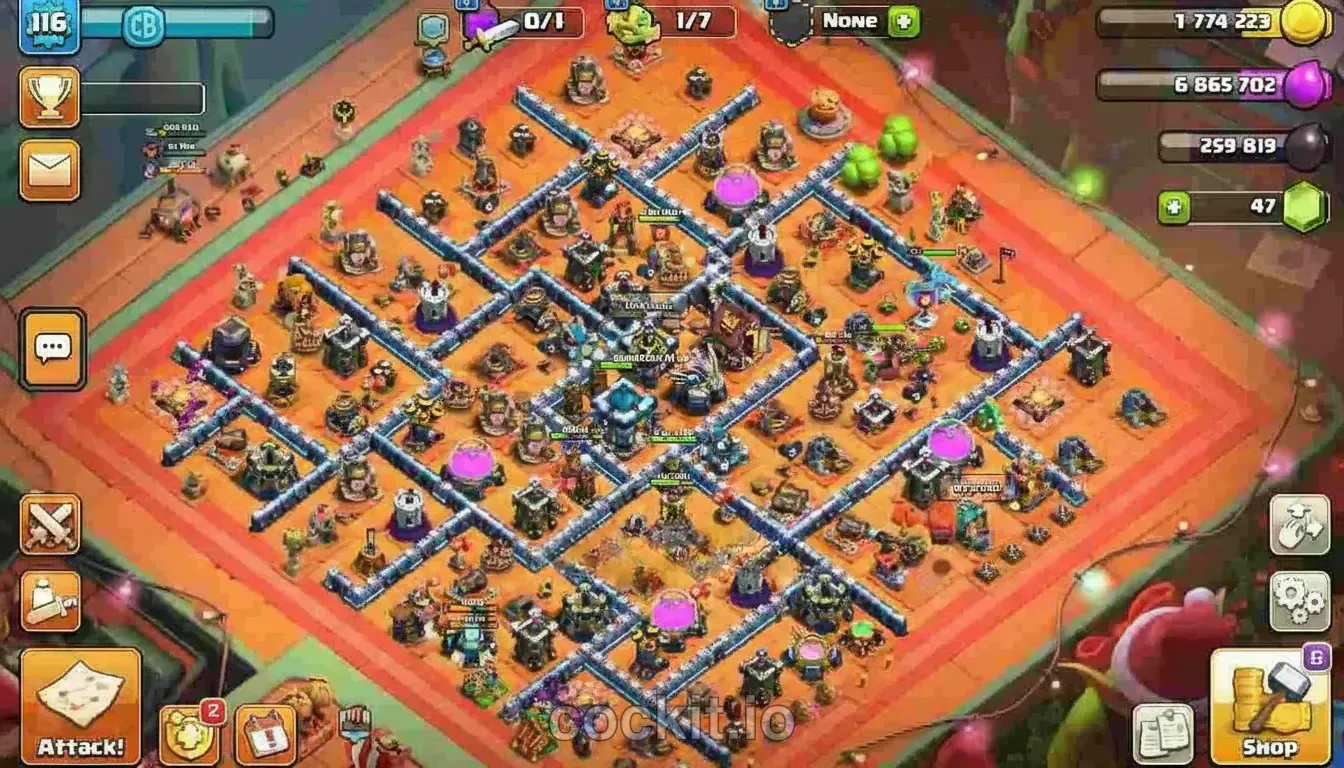Select the crossed swords attack icon
1344x768 pixels.
point(49,525)
